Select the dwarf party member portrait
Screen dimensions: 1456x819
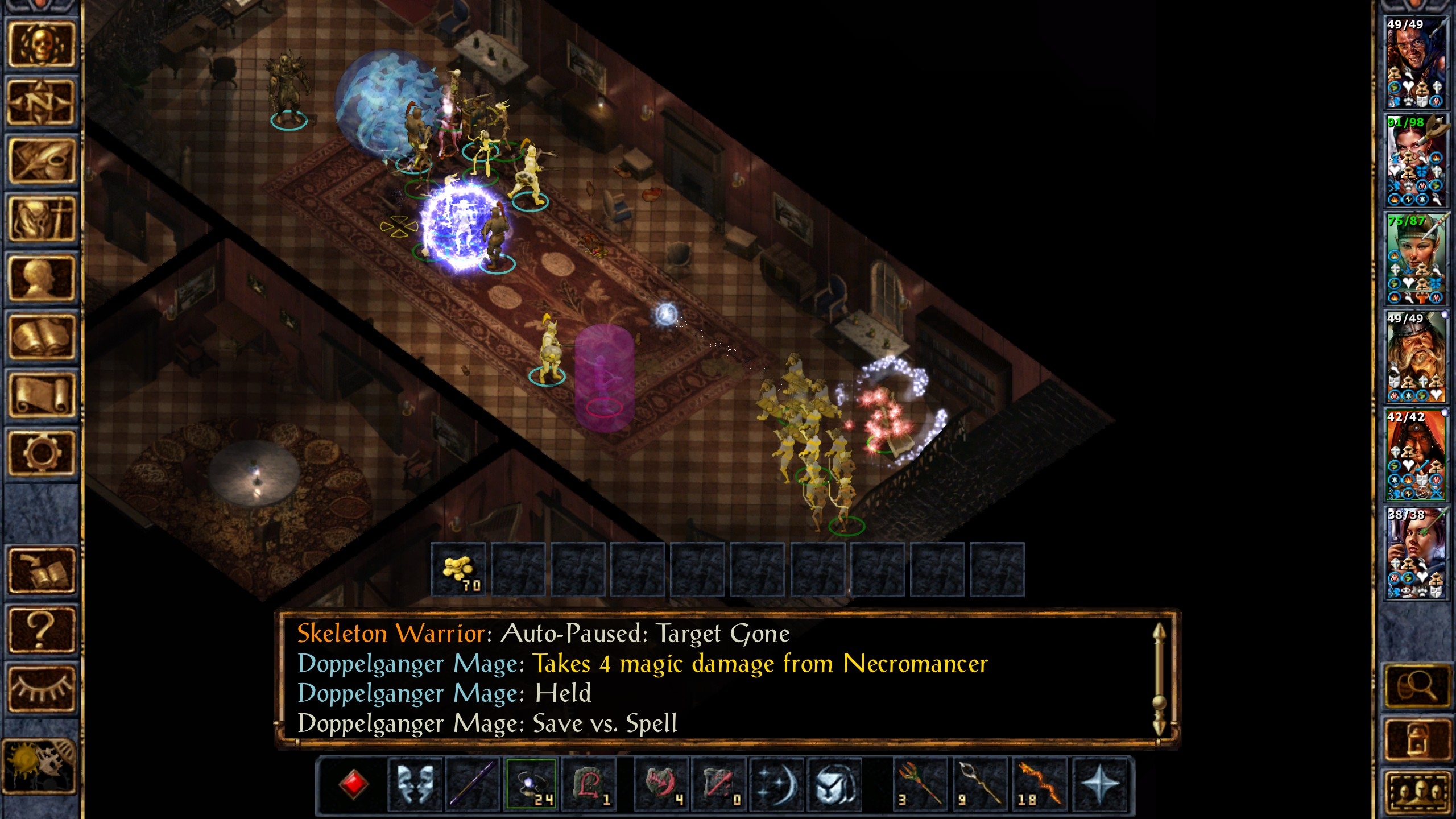1415,357
